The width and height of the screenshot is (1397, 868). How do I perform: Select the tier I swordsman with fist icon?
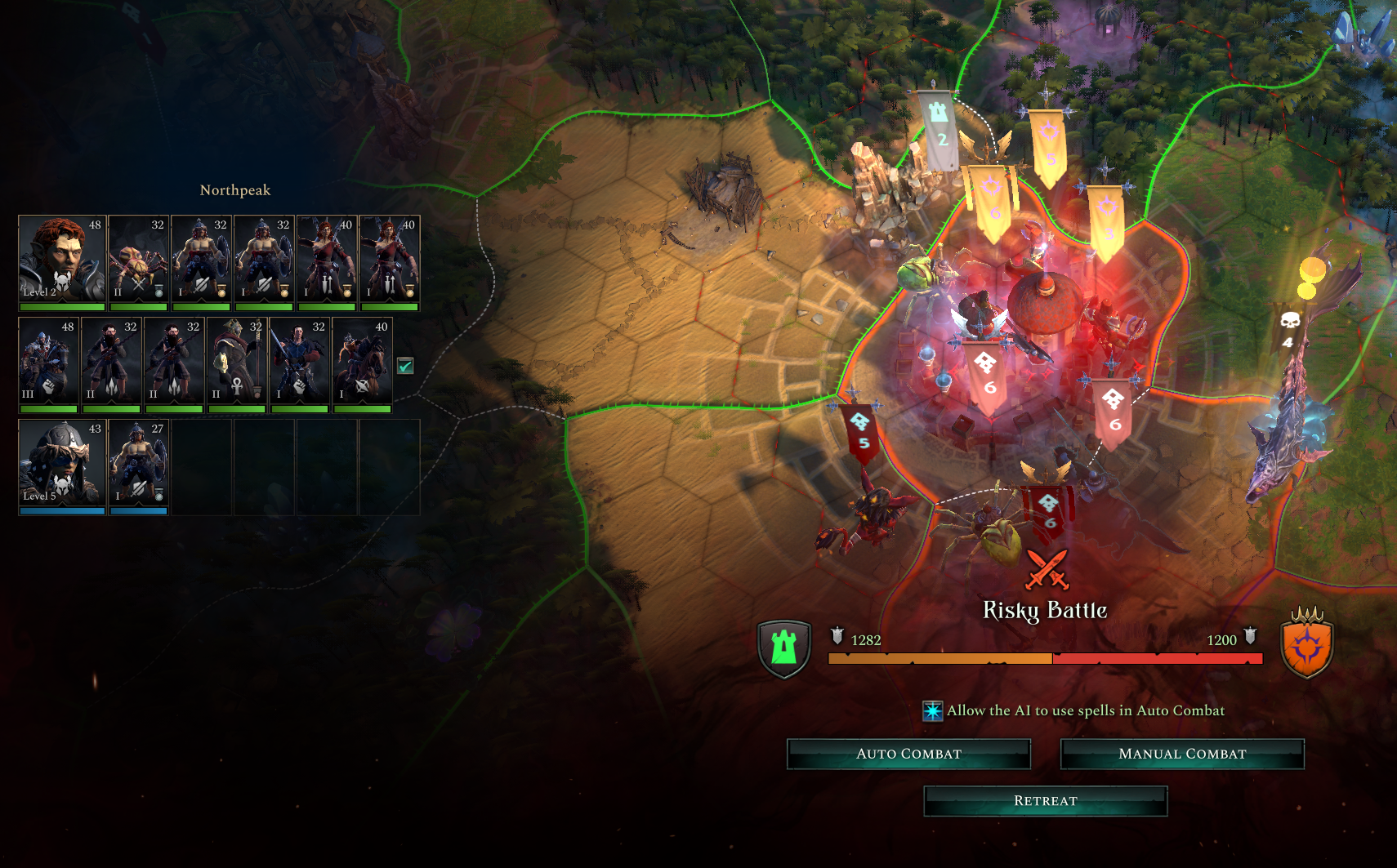pyautogui.click(x=299, y=363)
